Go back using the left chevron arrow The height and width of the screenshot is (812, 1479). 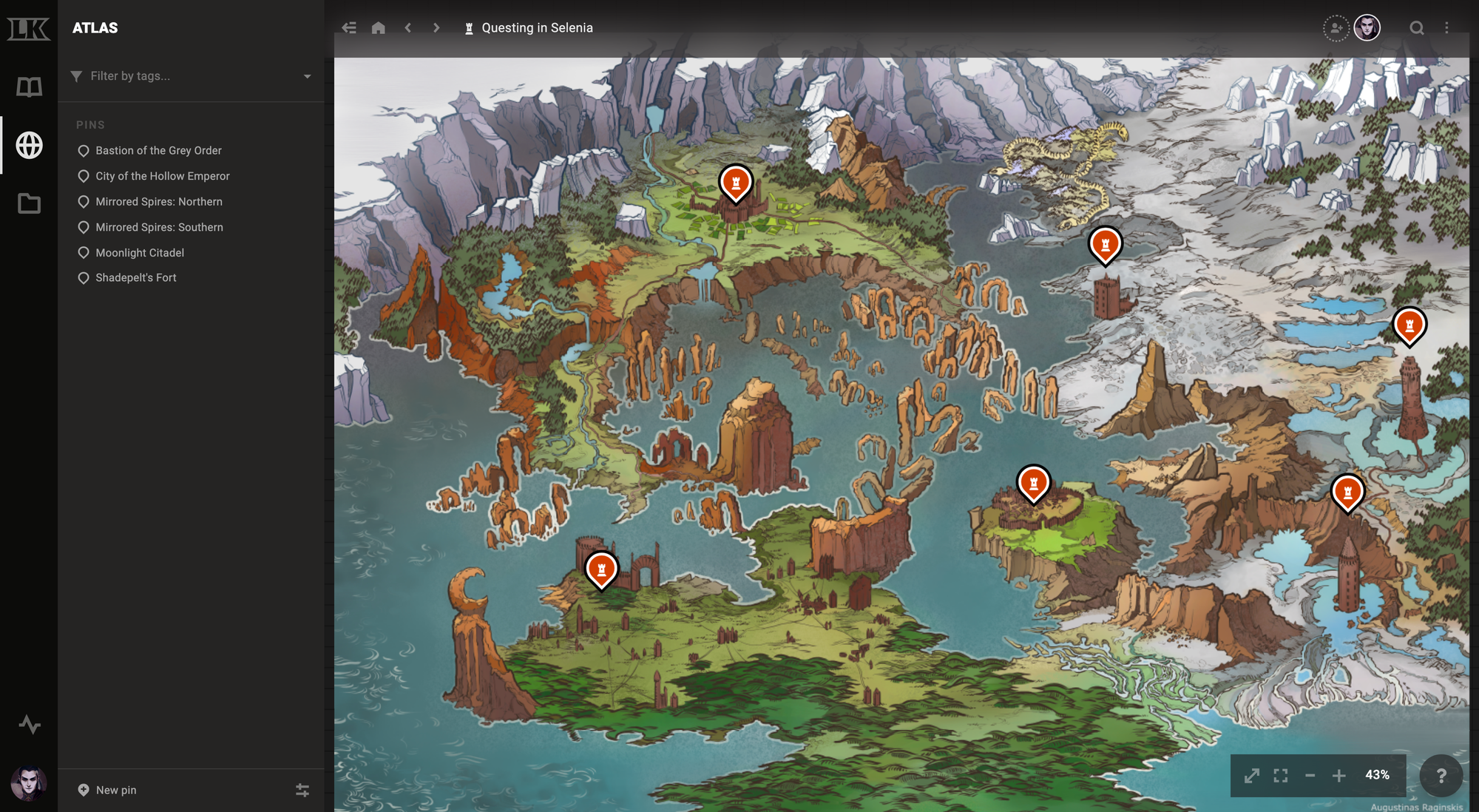(407, 27)
